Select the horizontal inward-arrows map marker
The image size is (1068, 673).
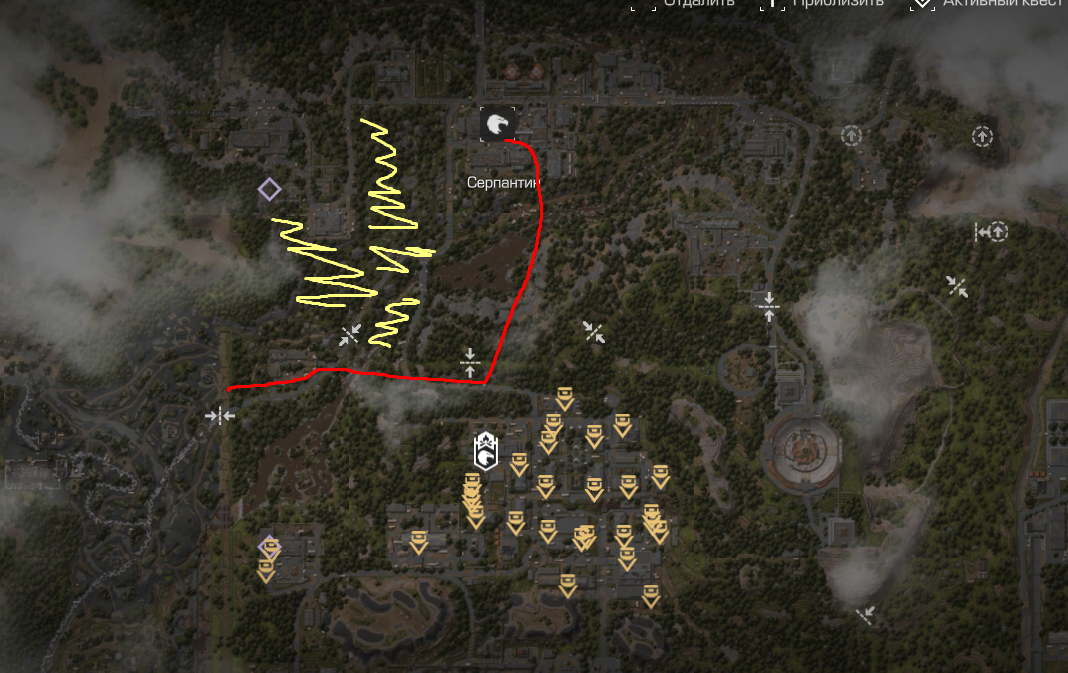[x=219, y=415]
